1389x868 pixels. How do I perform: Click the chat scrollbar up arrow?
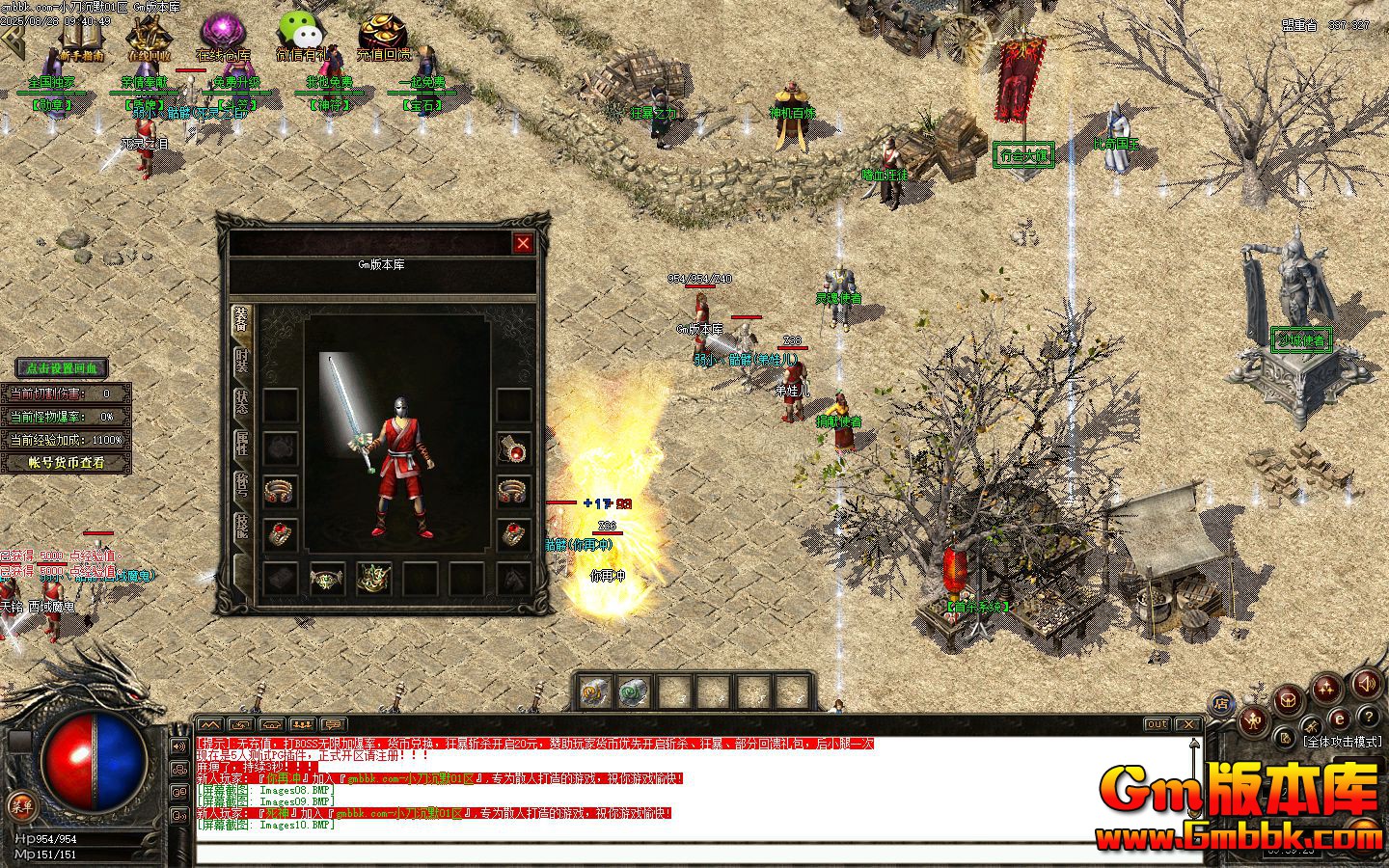(1193, 743)
